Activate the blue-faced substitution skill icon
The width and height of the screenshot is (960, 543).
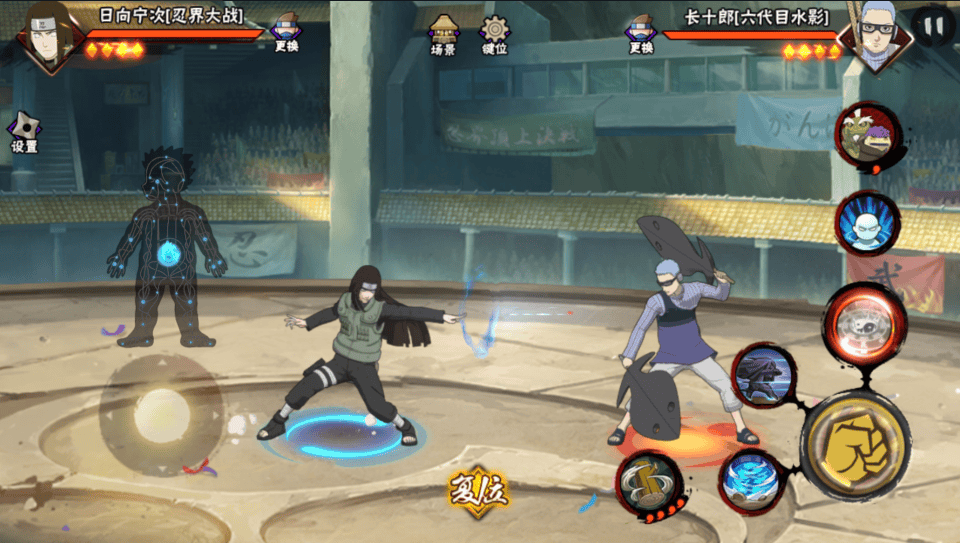[x=867, y=224]
